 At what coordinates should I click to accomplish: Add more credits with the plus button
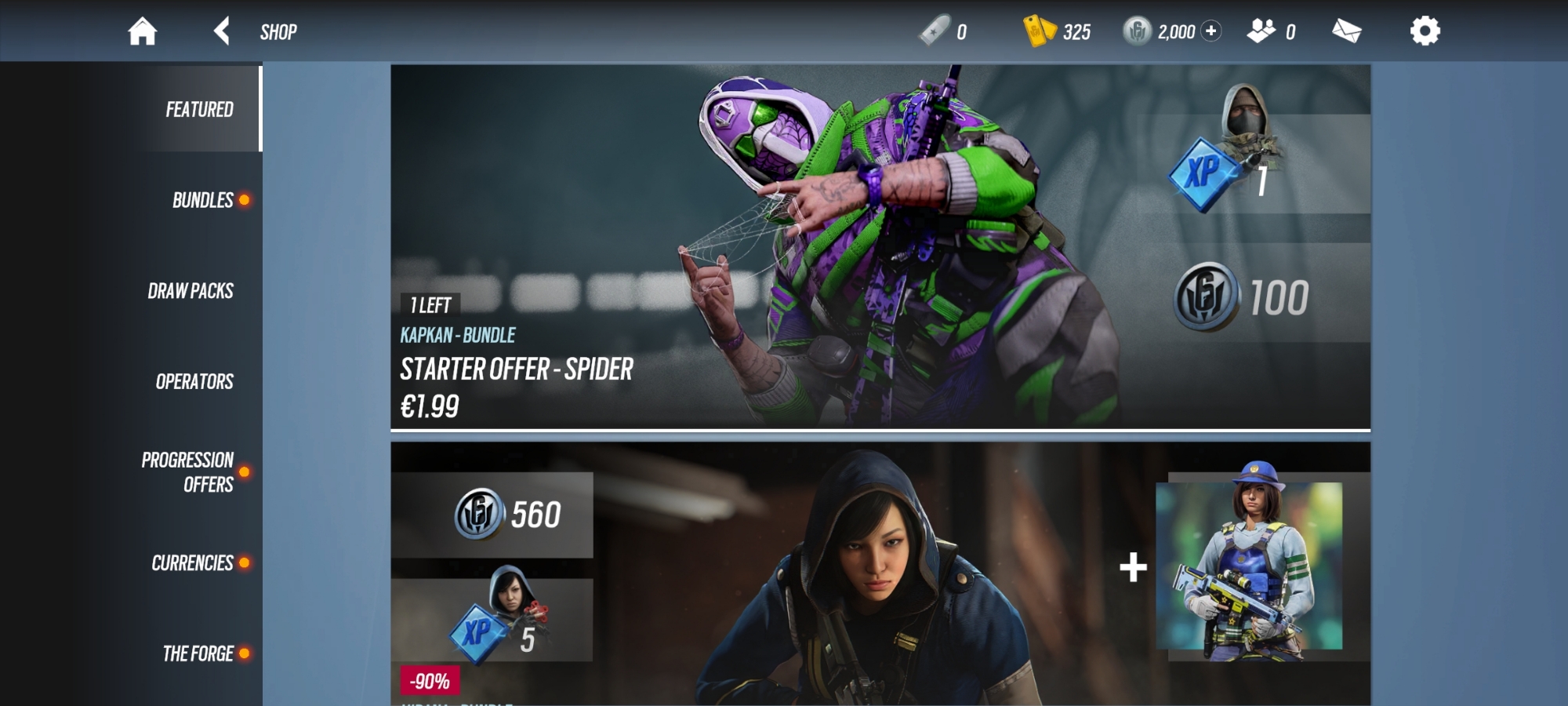point(1211,31)
